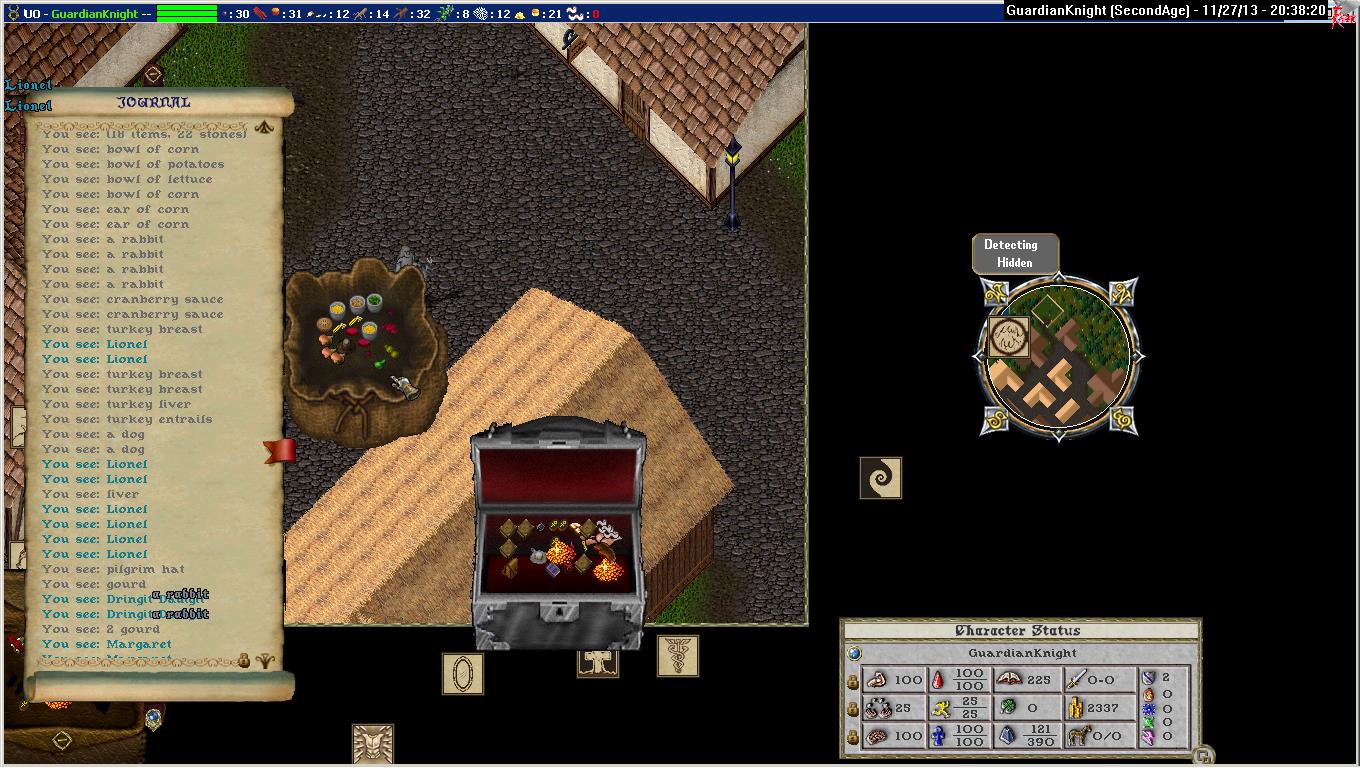The height and width of the screenshot is (768, 1360).
Task: Pick the blue spellbook in the chest
Action: click(552, 569)
